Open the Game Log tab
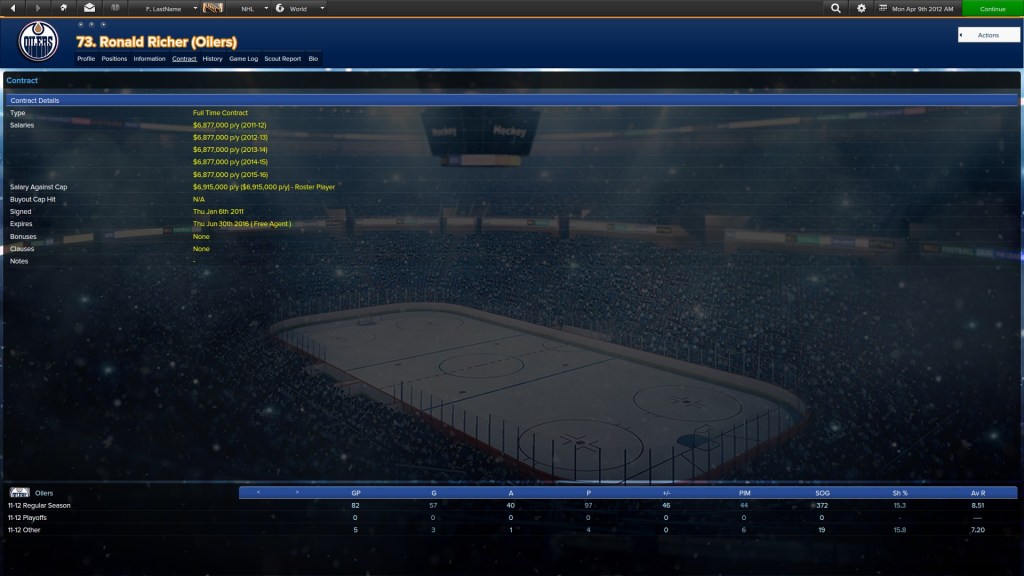The width and height of the screenshot is (1024, 576). (244, 59)
